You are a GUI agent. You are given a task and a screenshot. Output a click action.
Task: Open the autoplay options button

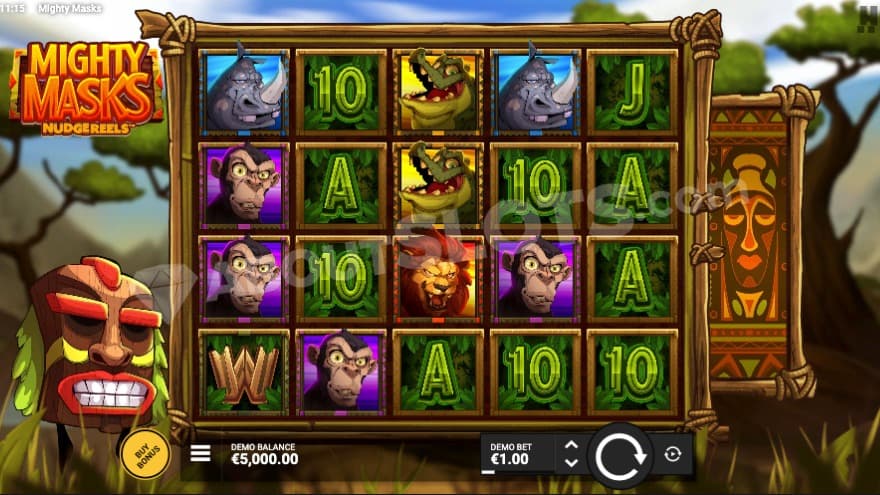tap(672, 454)
